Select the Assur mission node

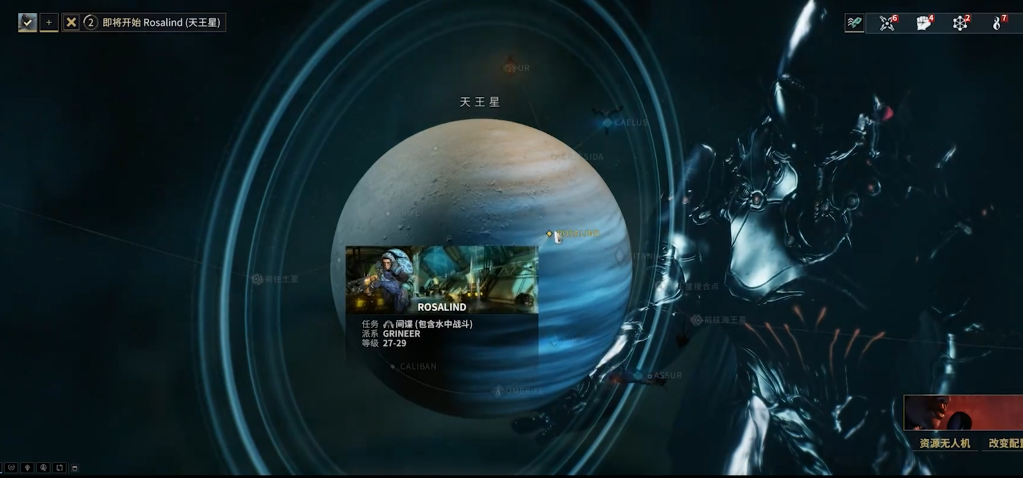click(x=639, y=376)
